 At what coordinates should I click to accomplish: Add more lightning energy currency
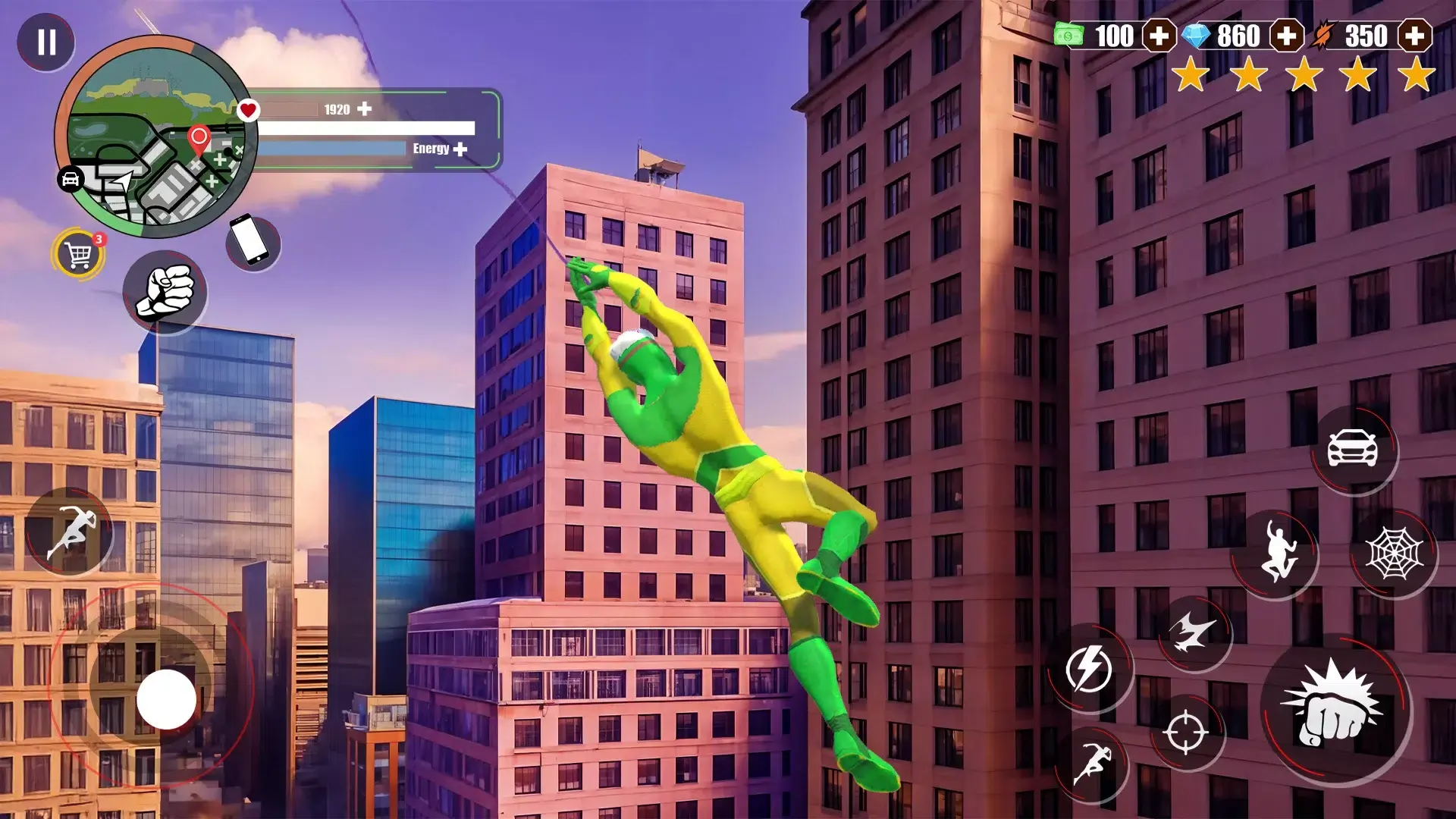tap(1414, 36)
